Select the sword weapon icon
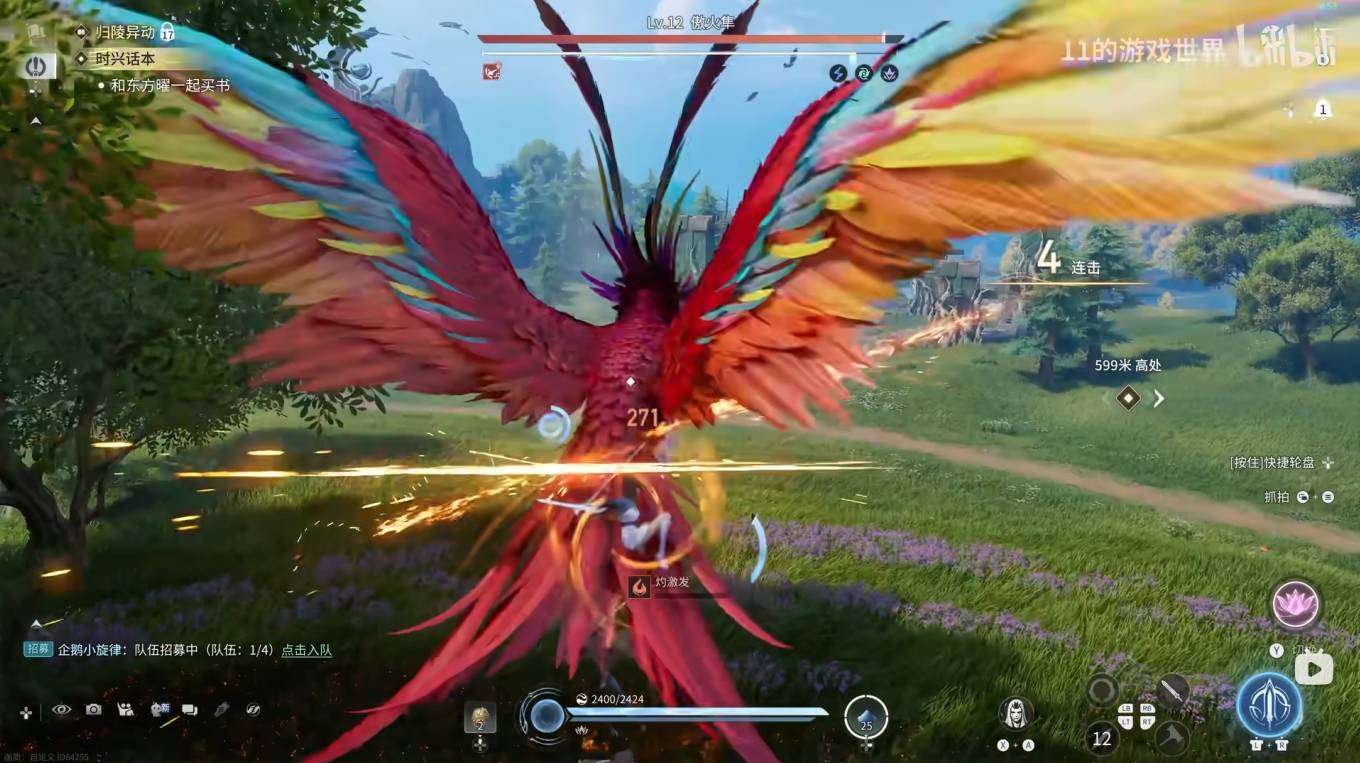 pos(1172,689)
